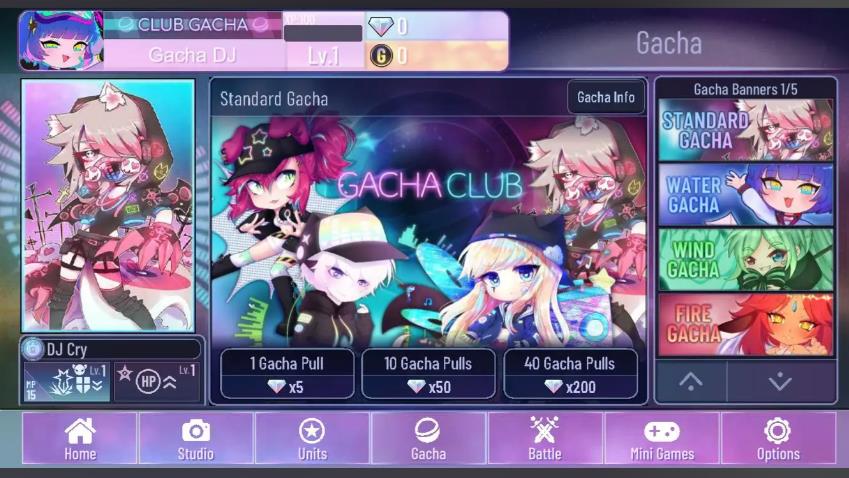Select the Gacha tab in bottom bar

pos(428,438)
